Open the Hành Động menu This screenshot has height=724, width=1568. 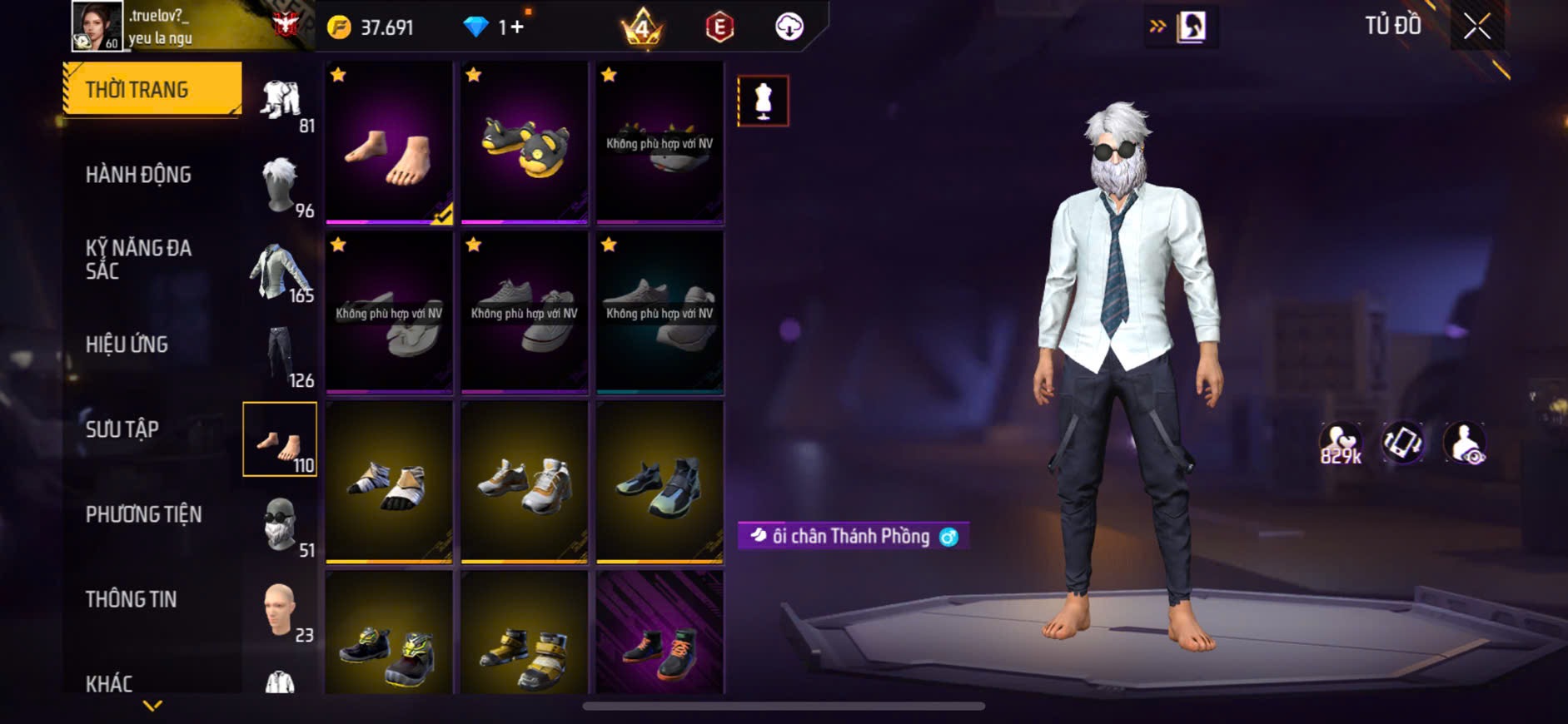pos(138,175)
